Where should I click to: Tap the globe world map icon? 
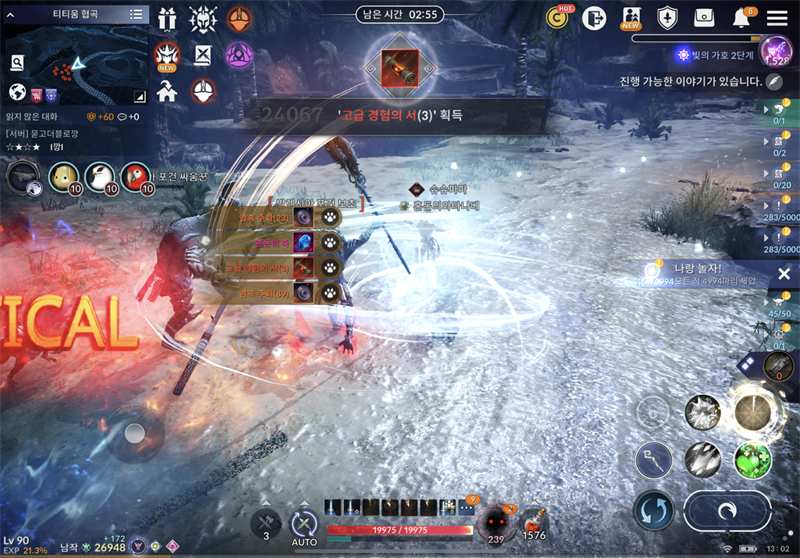click(17, 92)
